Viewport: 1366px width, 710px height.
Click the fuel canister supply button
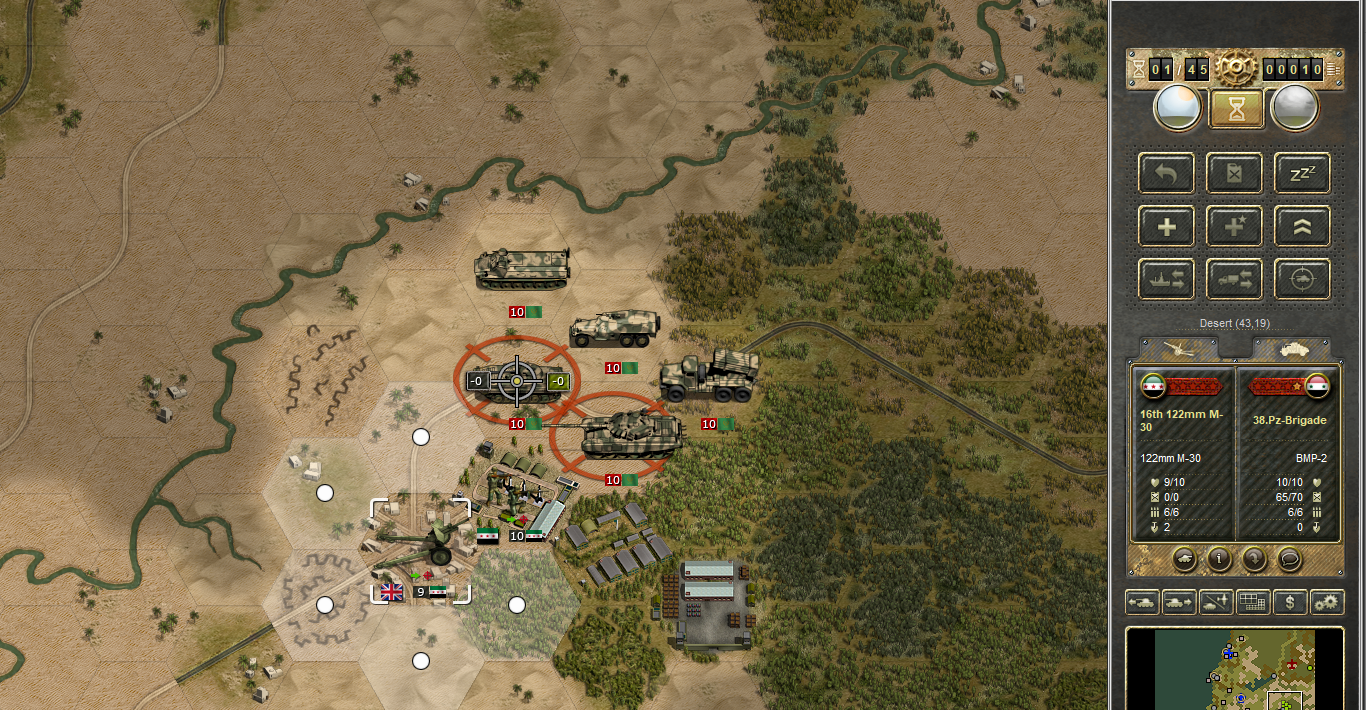click(x=1234, y=174)
